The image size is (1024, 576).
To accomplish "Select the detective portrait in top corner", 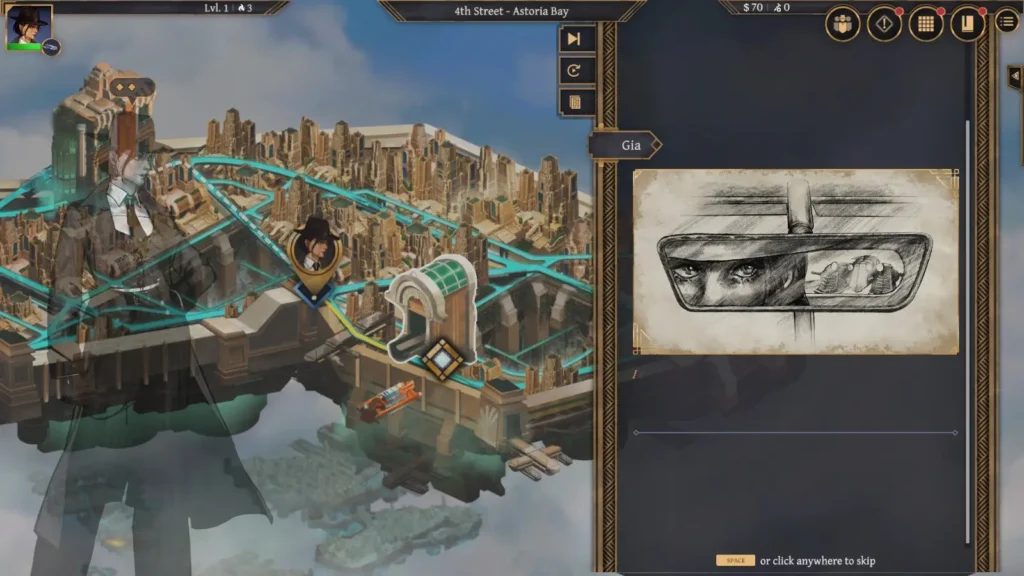I will click(x=28, y=27).
